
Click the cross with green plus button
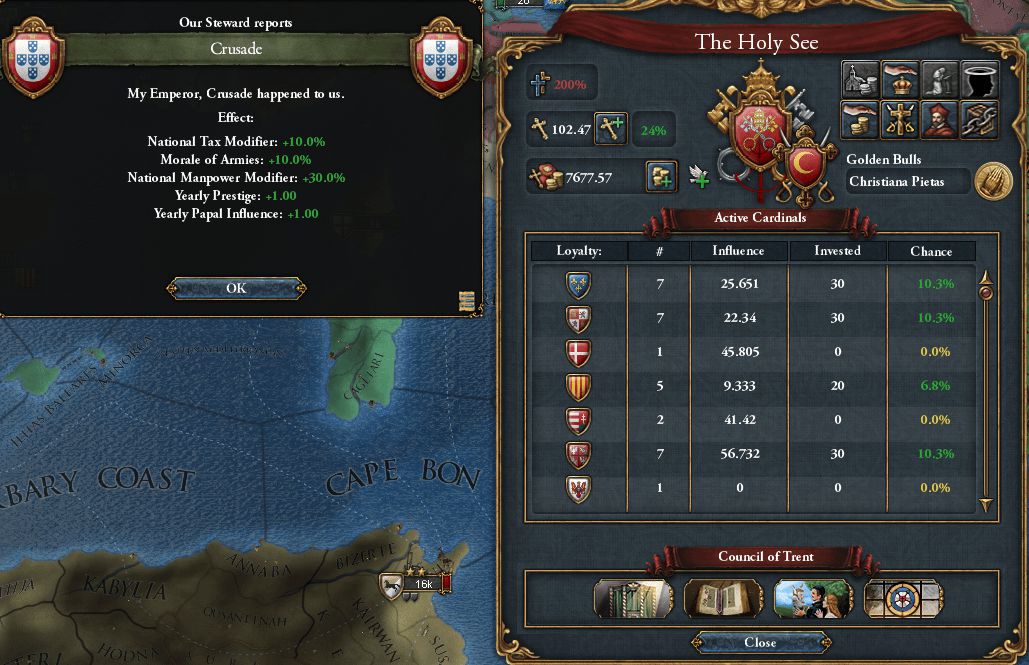tap(611, 128)
